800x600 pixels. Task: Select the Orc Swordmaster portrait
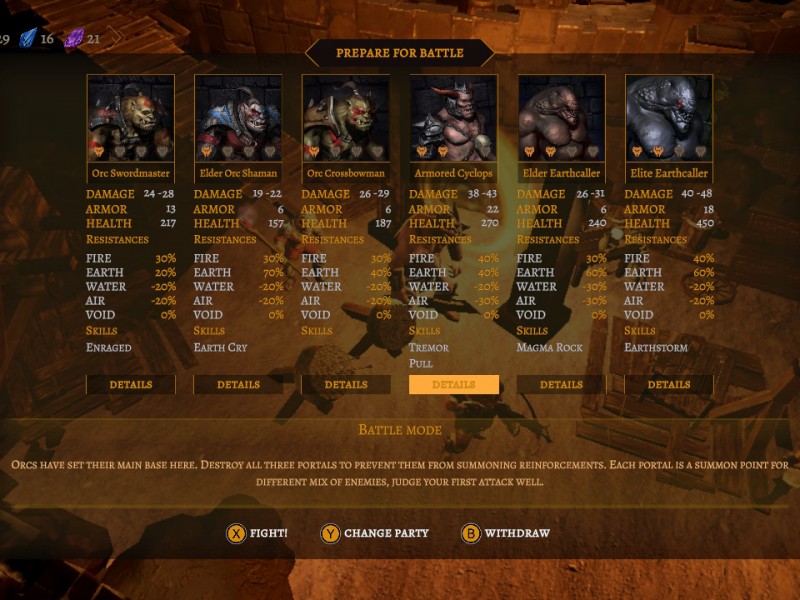131,118
